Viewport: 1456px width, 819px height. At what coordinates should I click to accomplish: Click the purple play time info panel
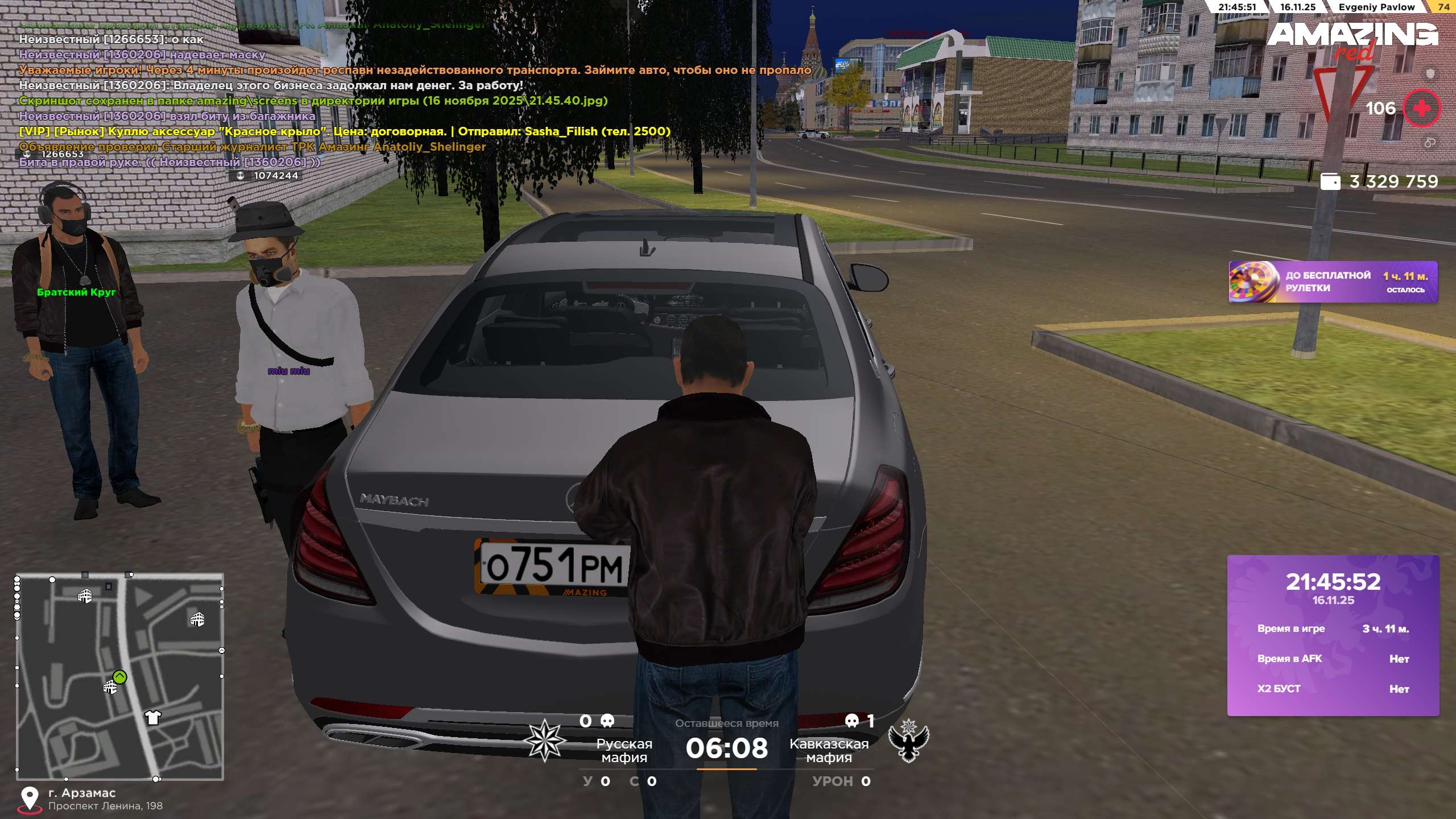[x=1333, y=635]
